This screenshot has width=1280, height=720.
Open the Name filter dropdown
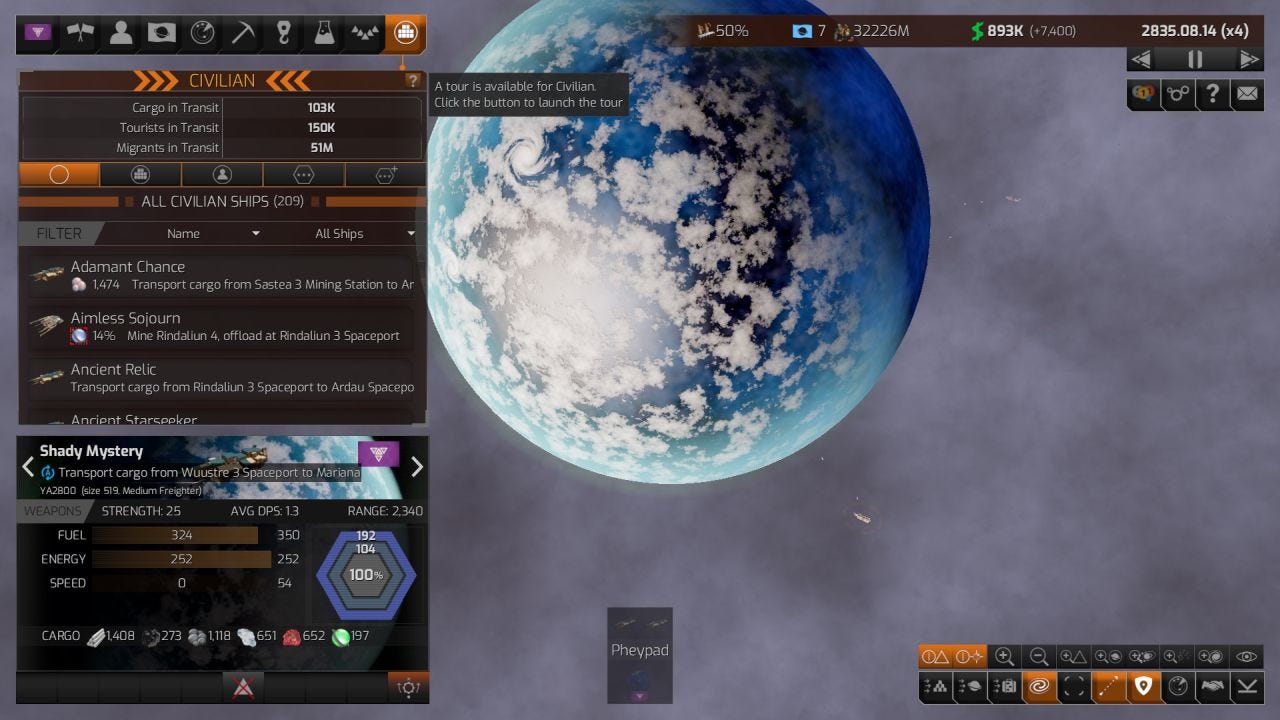212,233
